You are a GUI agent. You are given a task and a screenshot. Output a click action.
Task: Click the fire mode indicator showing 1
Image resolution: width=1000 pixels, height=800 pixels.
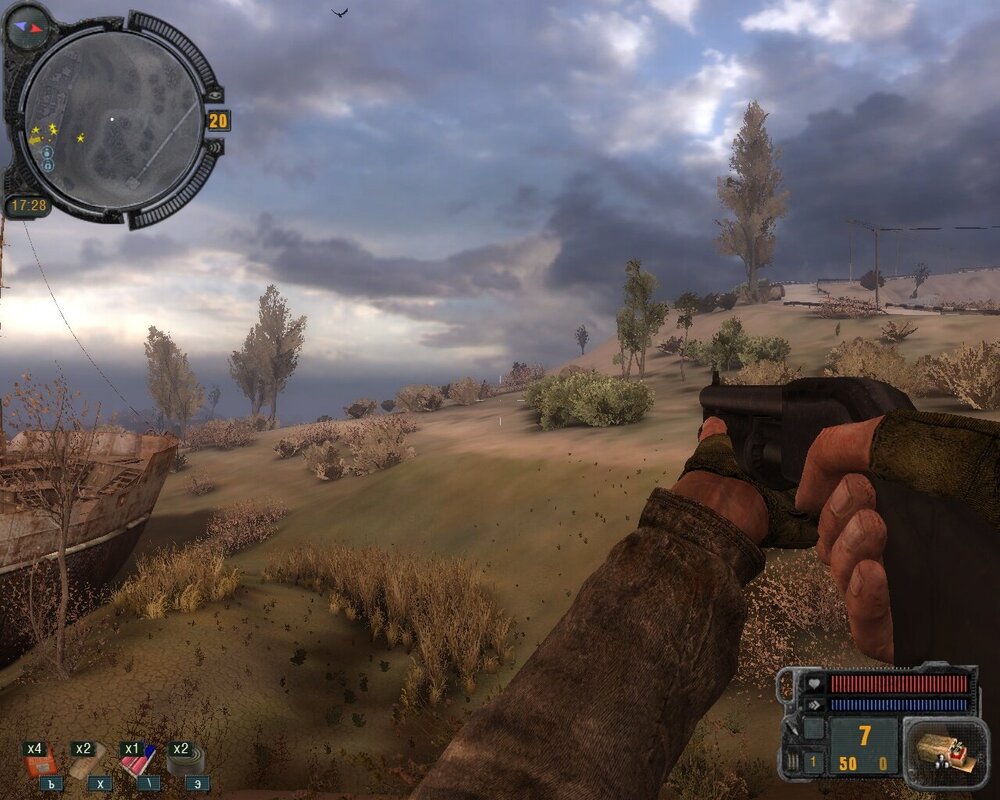[813, 764]
